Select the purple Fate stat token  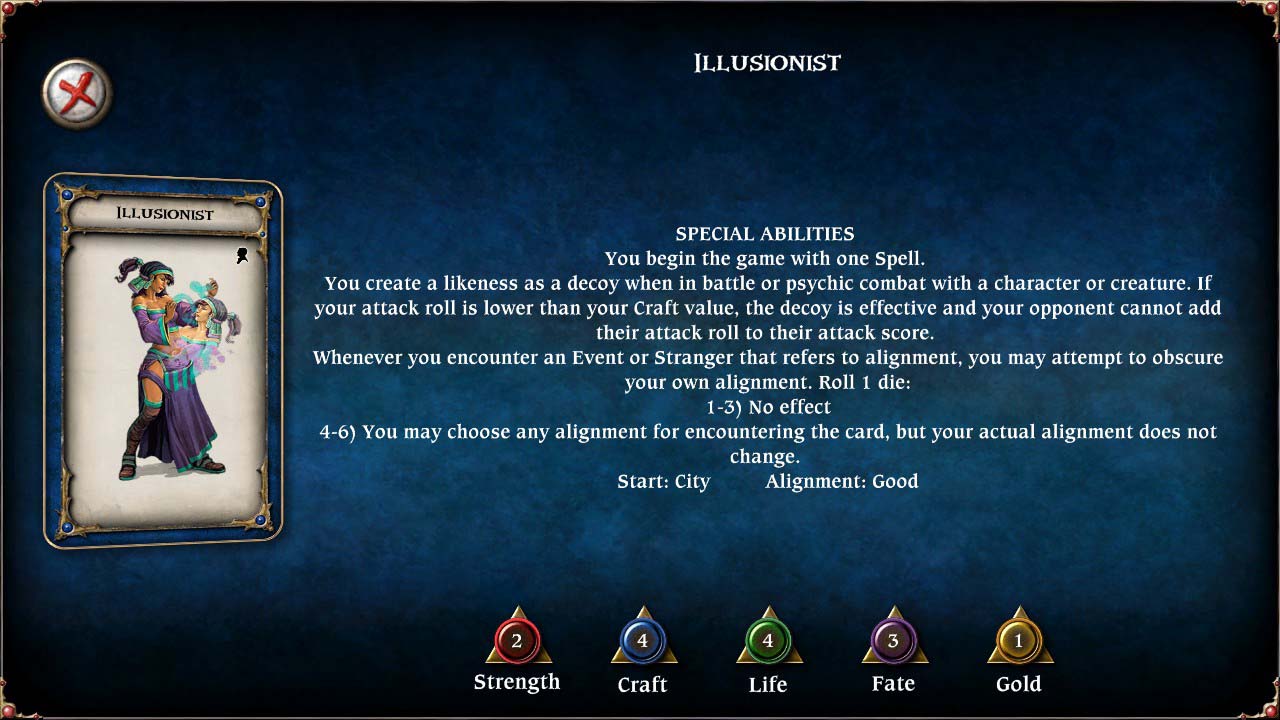[x=893, y=643]
